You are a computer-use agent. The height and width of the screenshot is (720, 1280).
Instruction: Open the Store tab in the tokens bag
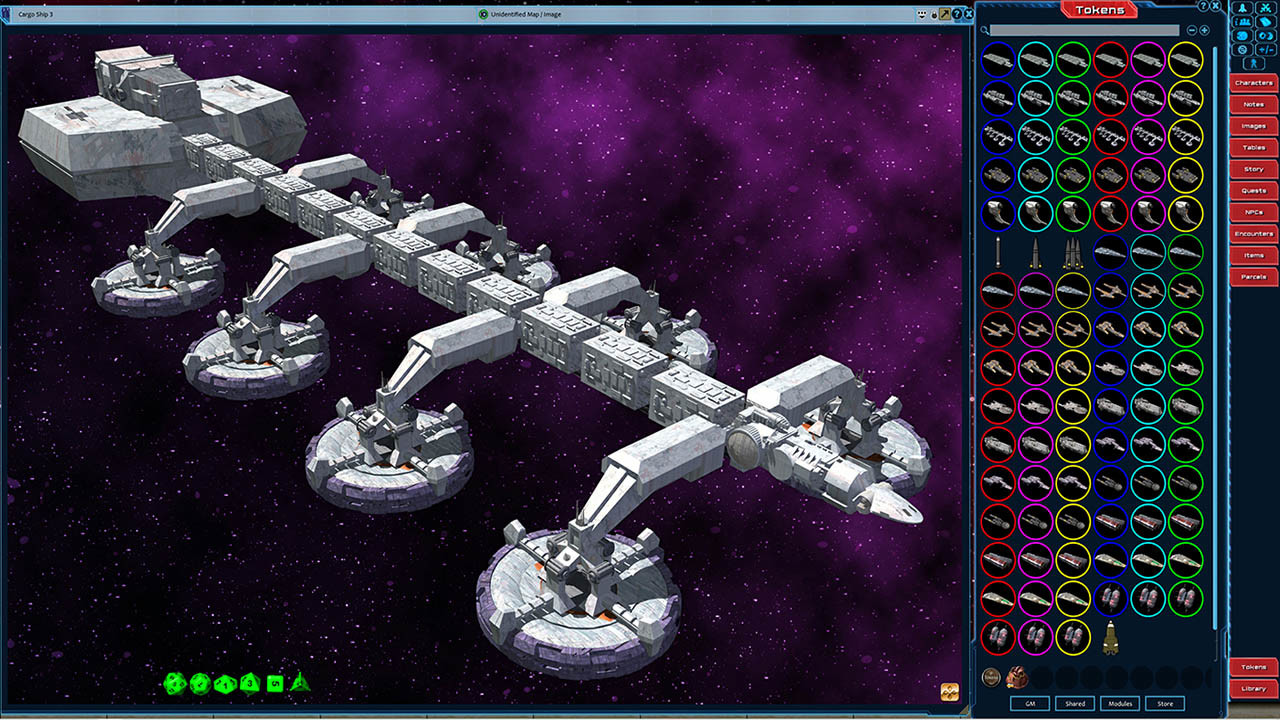1165,703
